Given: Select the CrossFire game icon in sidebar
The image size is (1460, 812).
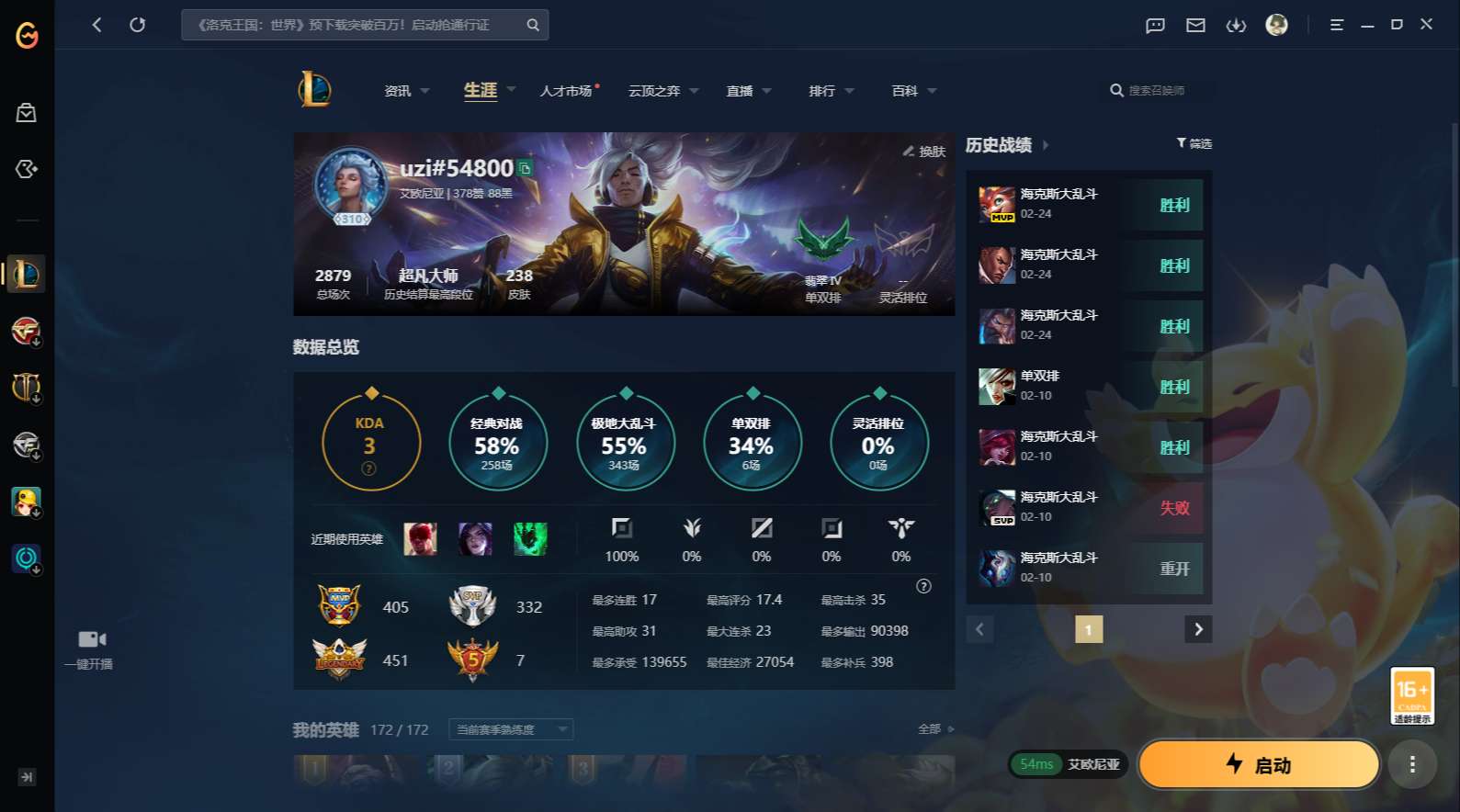Looking at the screenshot, I should tap(27, 331).
